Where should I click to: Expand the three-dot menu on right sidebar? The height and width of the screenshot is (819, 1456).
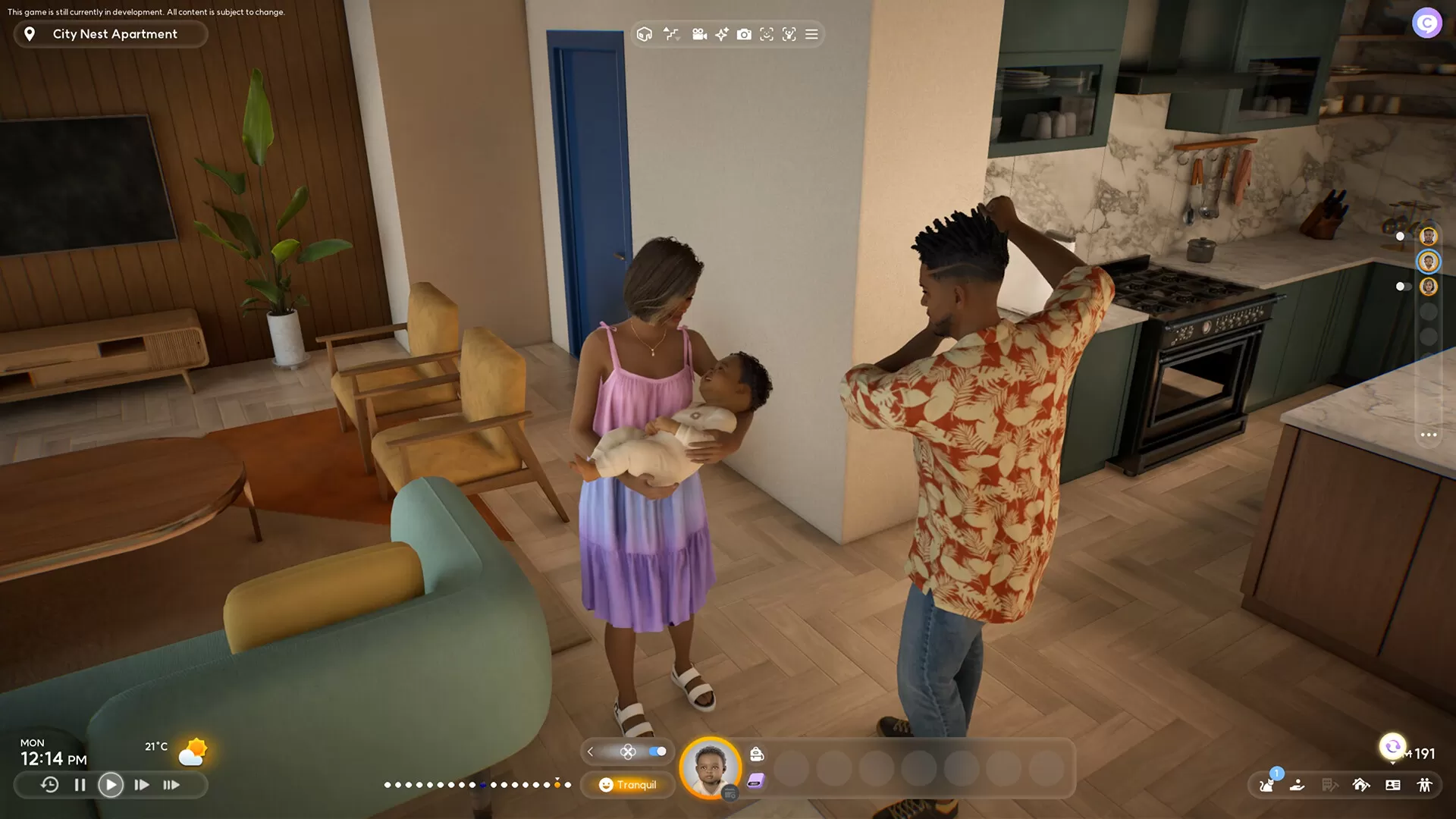1429,435
